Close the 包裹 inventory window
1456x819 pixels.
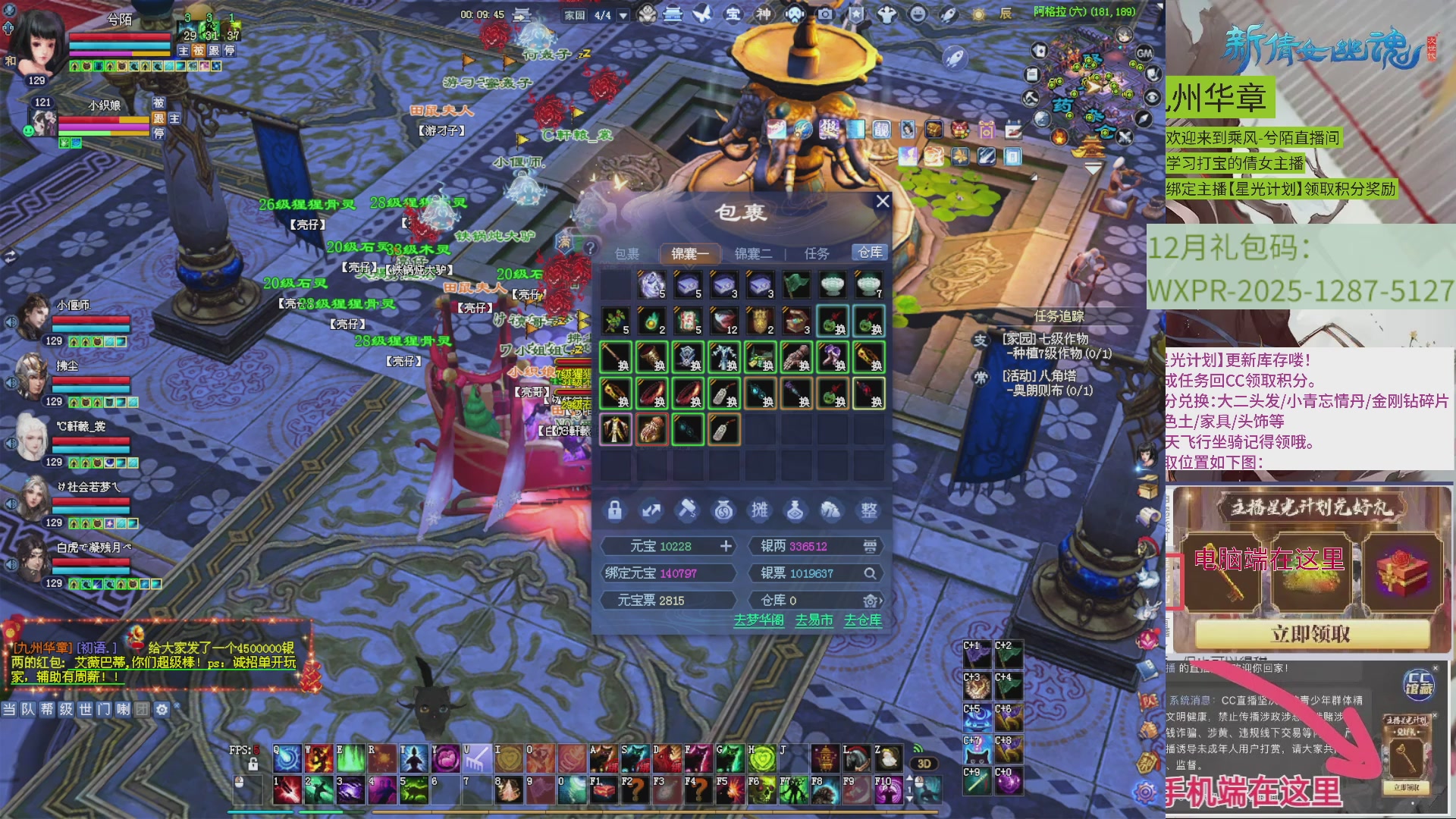[x=882, y=202]
